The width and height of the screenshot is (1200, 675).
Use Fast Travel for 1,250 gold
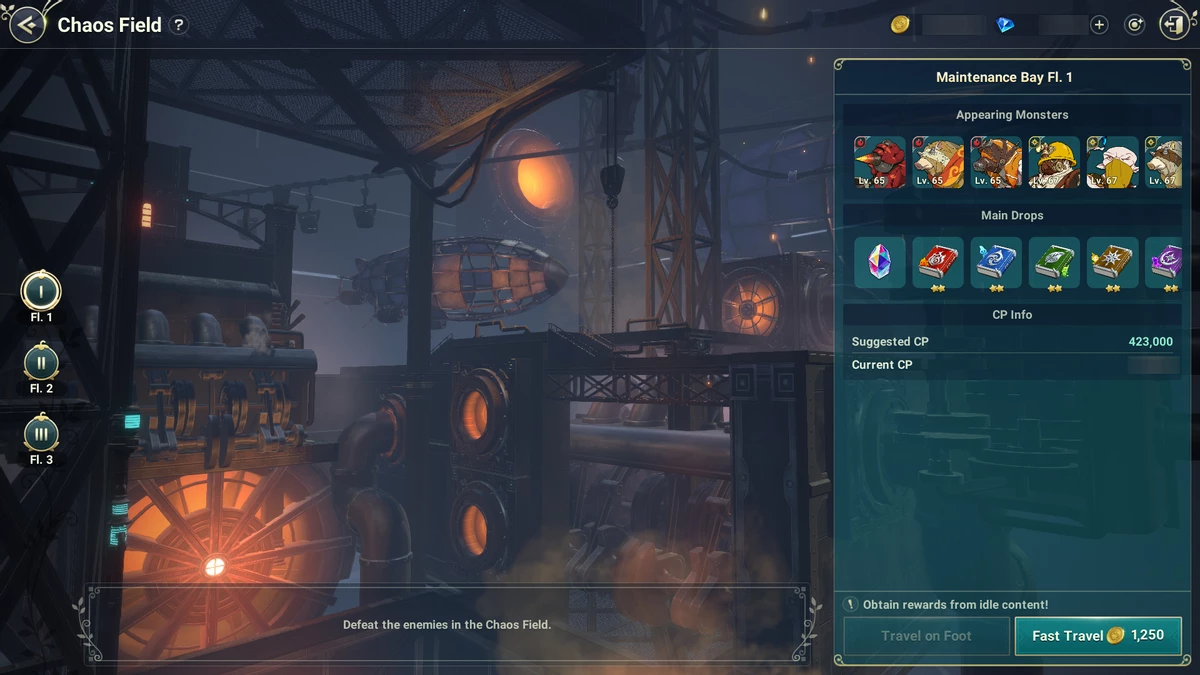pyautogui.click(x=1097, y=636)
